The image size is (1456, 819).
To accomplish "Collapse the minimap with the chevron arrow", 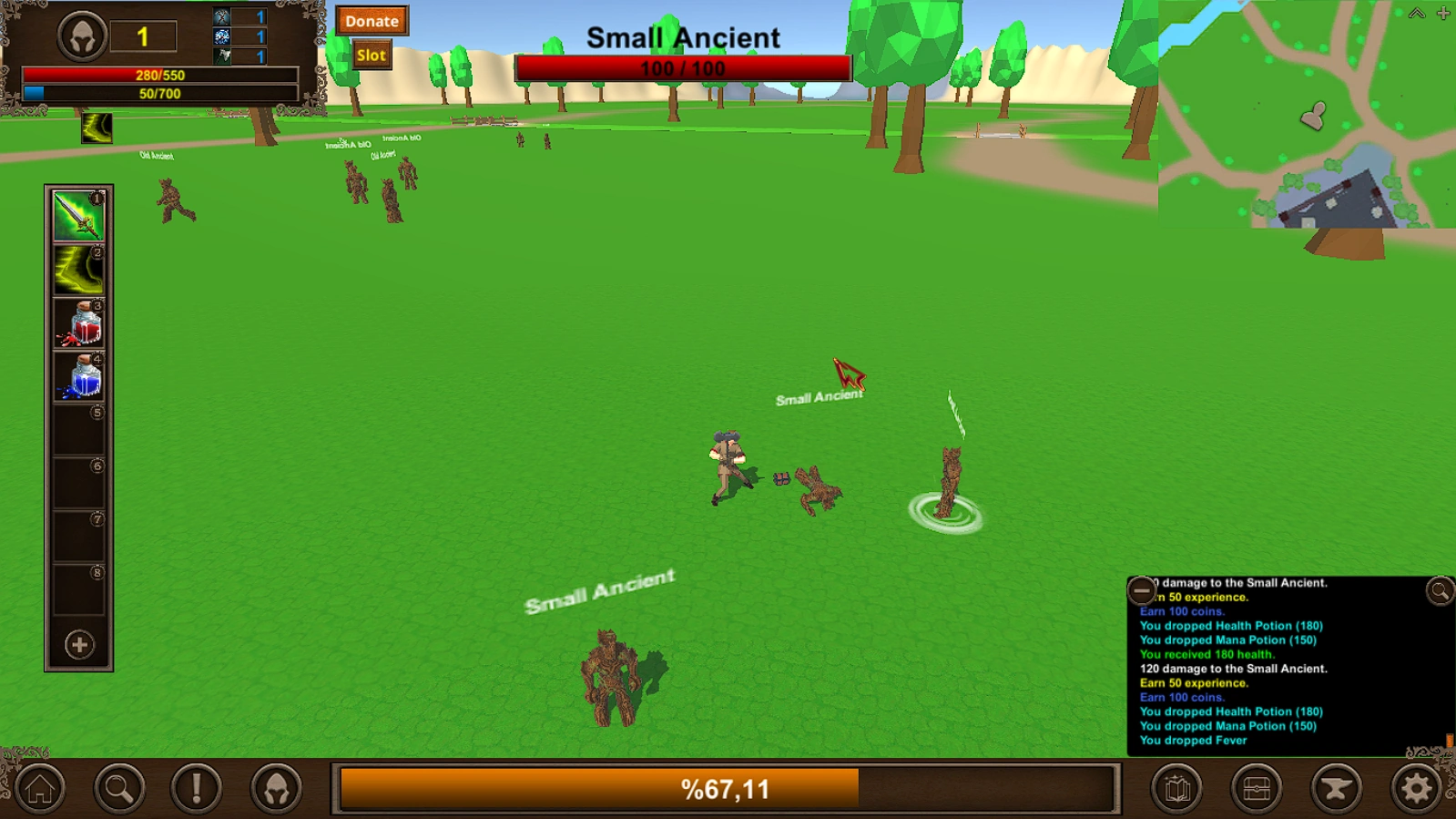I will click(x=1416, y=14).
